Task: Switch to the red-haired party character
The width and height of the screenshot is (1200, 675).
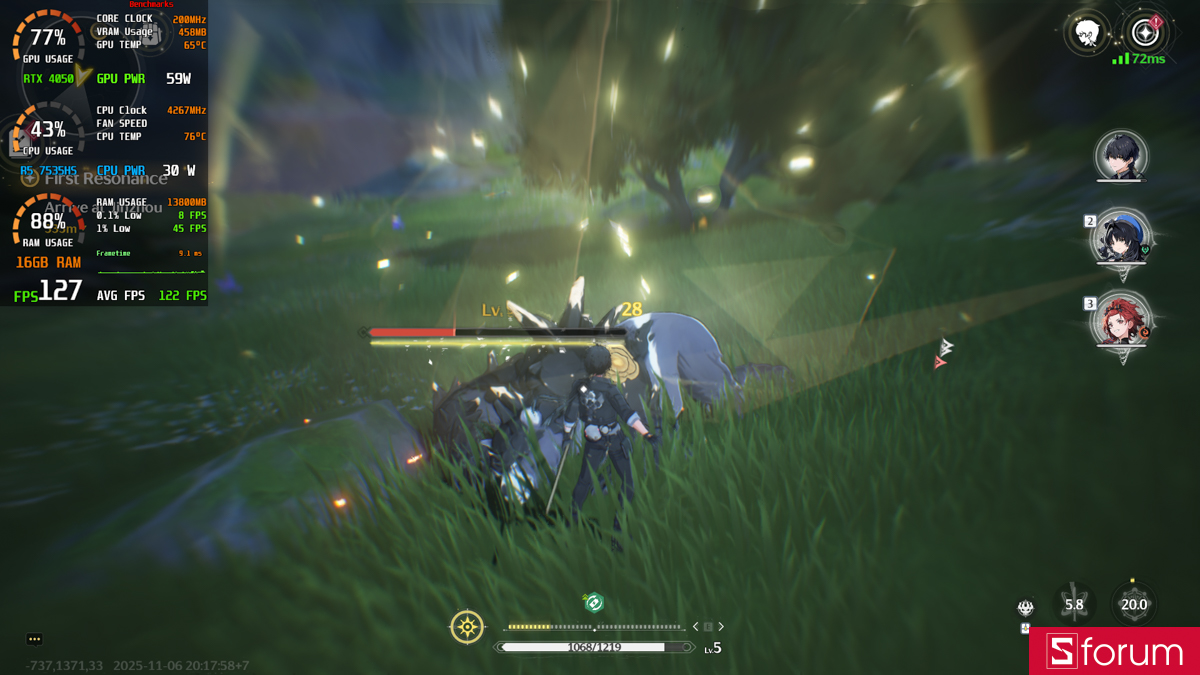Action: click(x=1120, y=320)
